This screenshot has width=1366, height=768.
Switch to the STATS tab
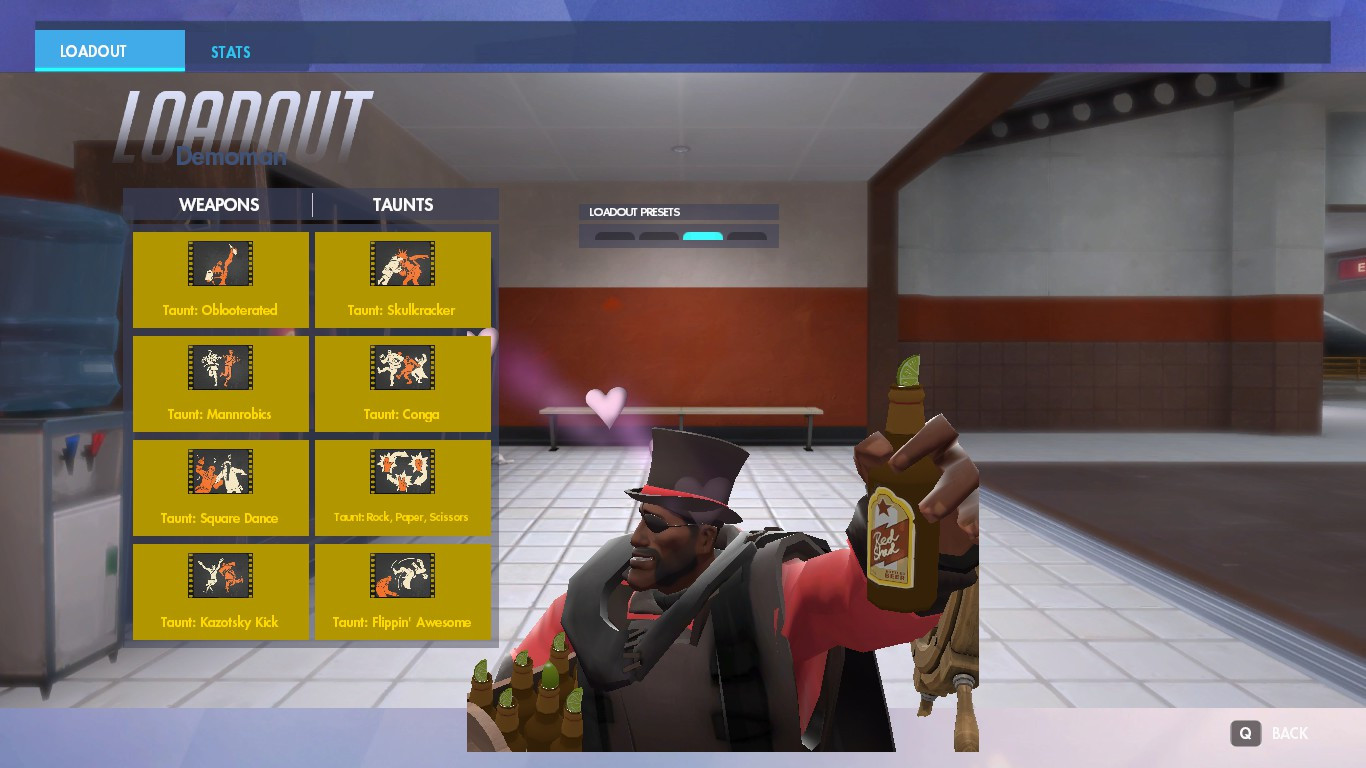[x=230, y=51]
